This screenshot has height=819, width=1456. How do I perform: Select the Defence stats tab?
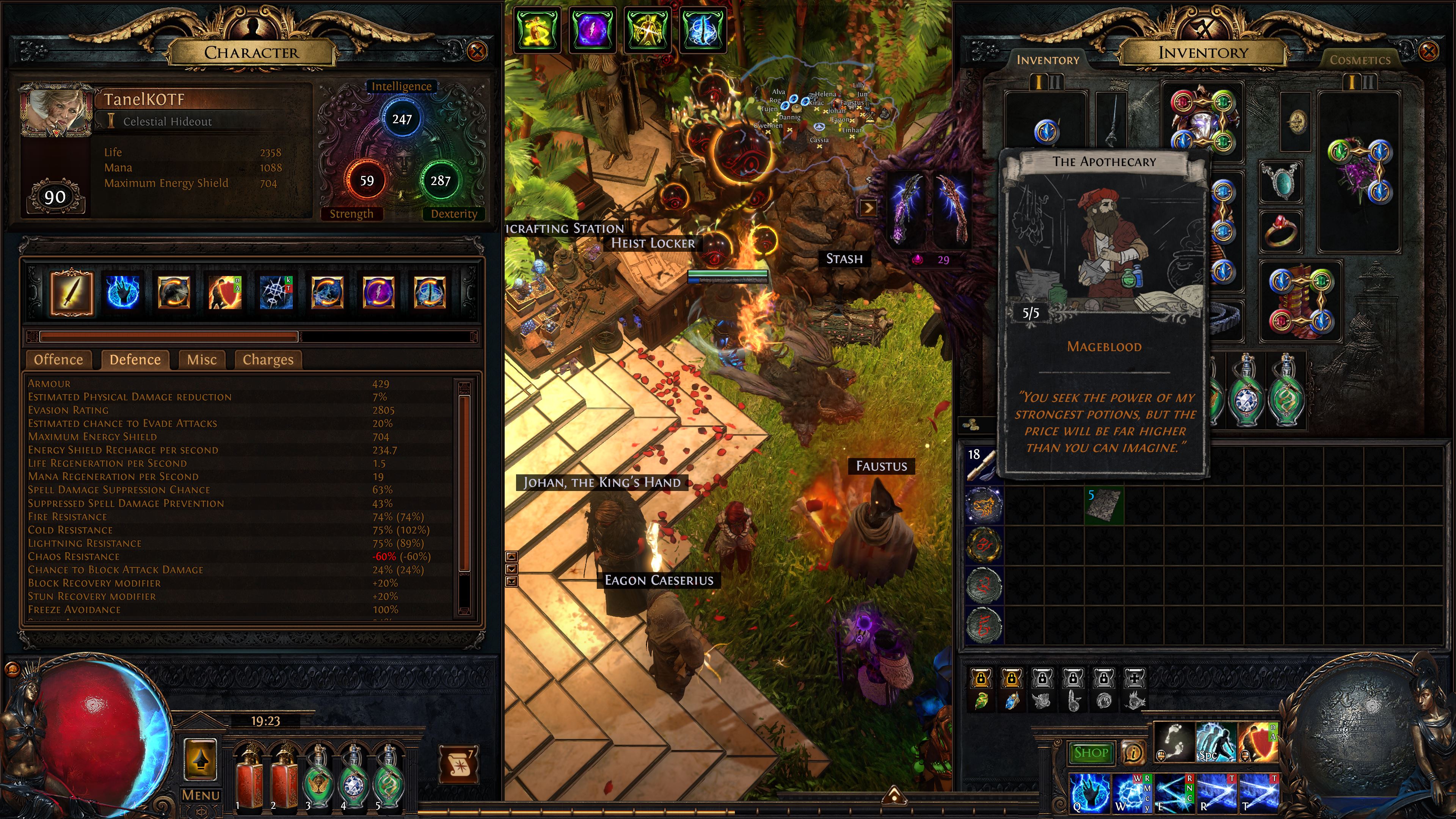pos(135,360)
